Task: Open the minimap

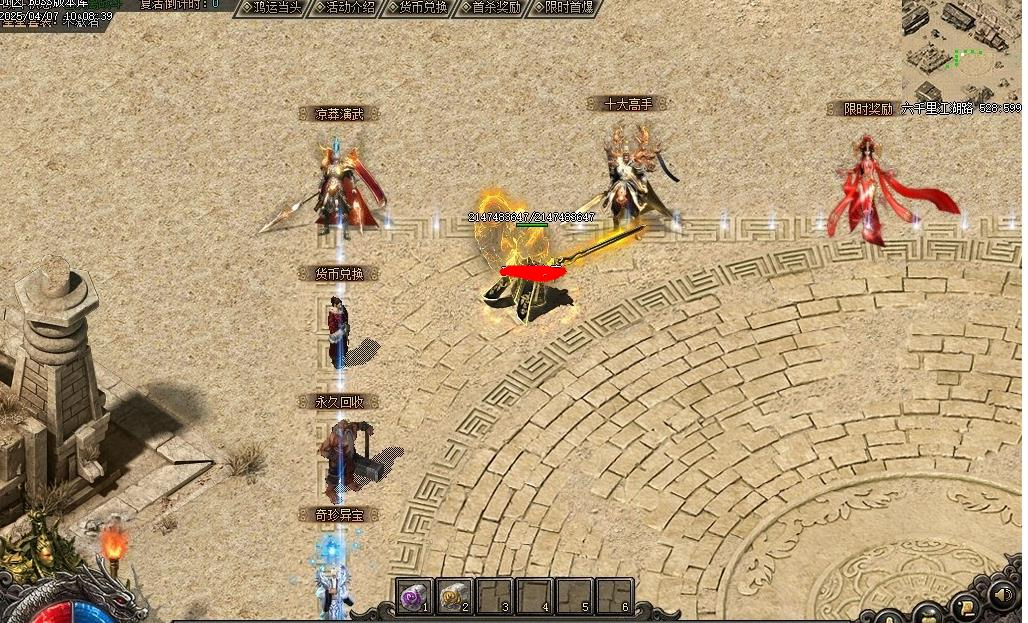Action: tap(960, 50)
